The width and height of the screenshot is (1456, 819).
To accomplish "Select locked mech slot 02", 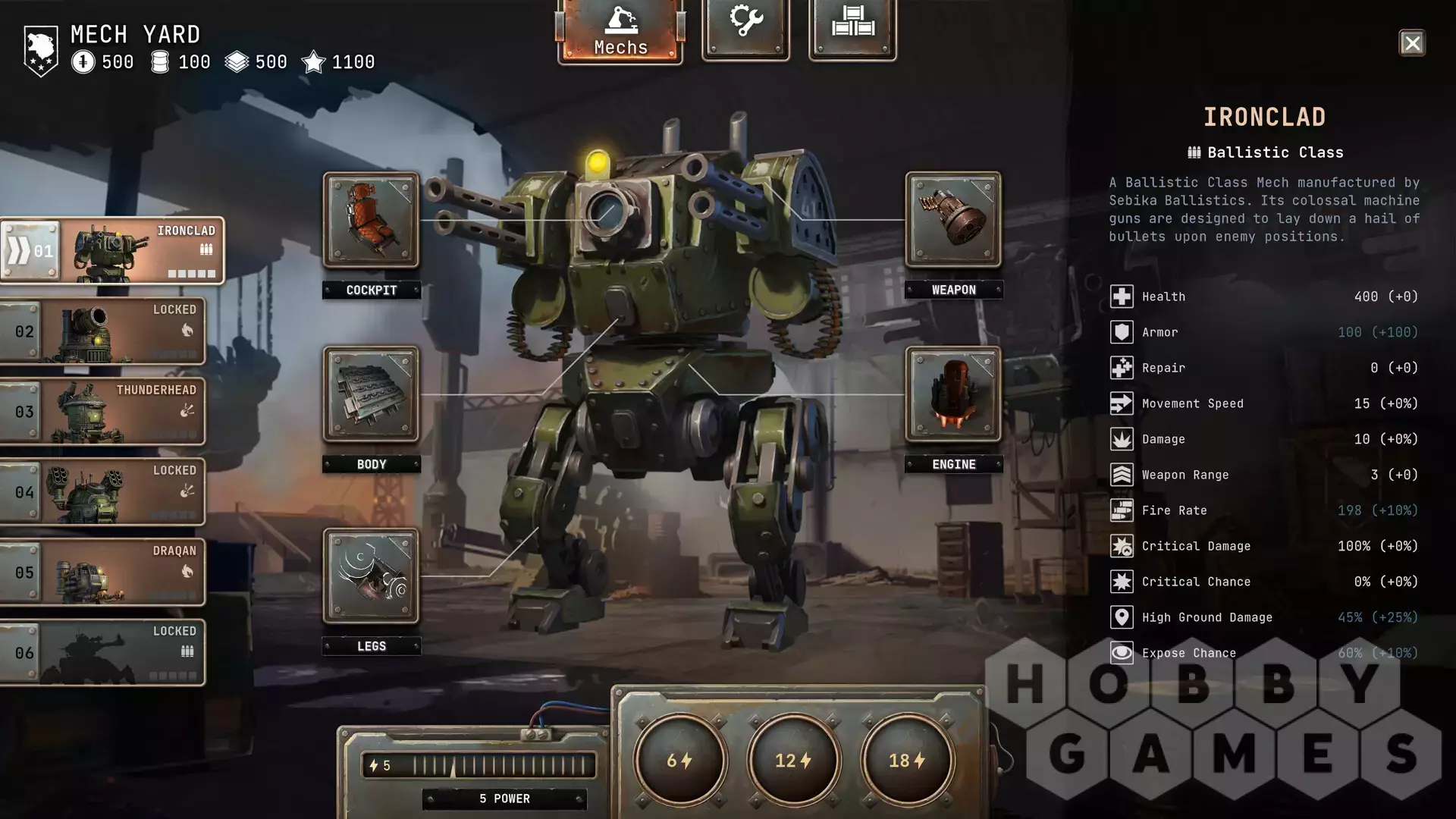I will (x=102, y=331).
